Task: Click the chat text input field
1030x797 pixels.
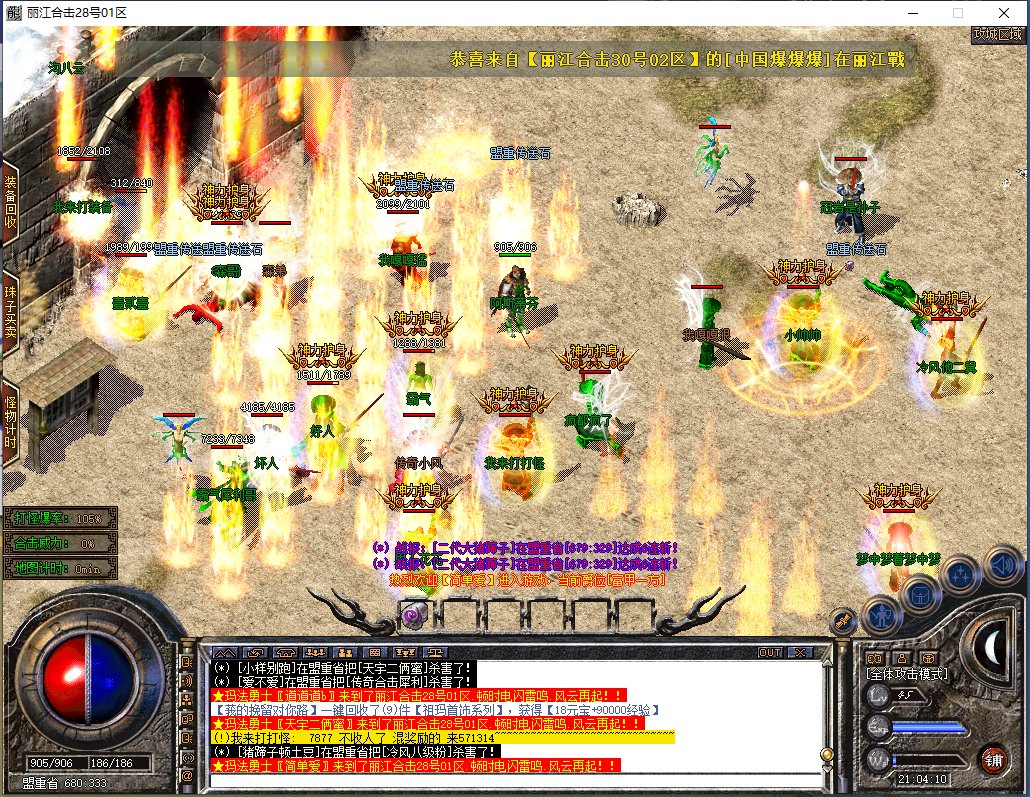Action: pyautogui.click(x=520, y=780)
